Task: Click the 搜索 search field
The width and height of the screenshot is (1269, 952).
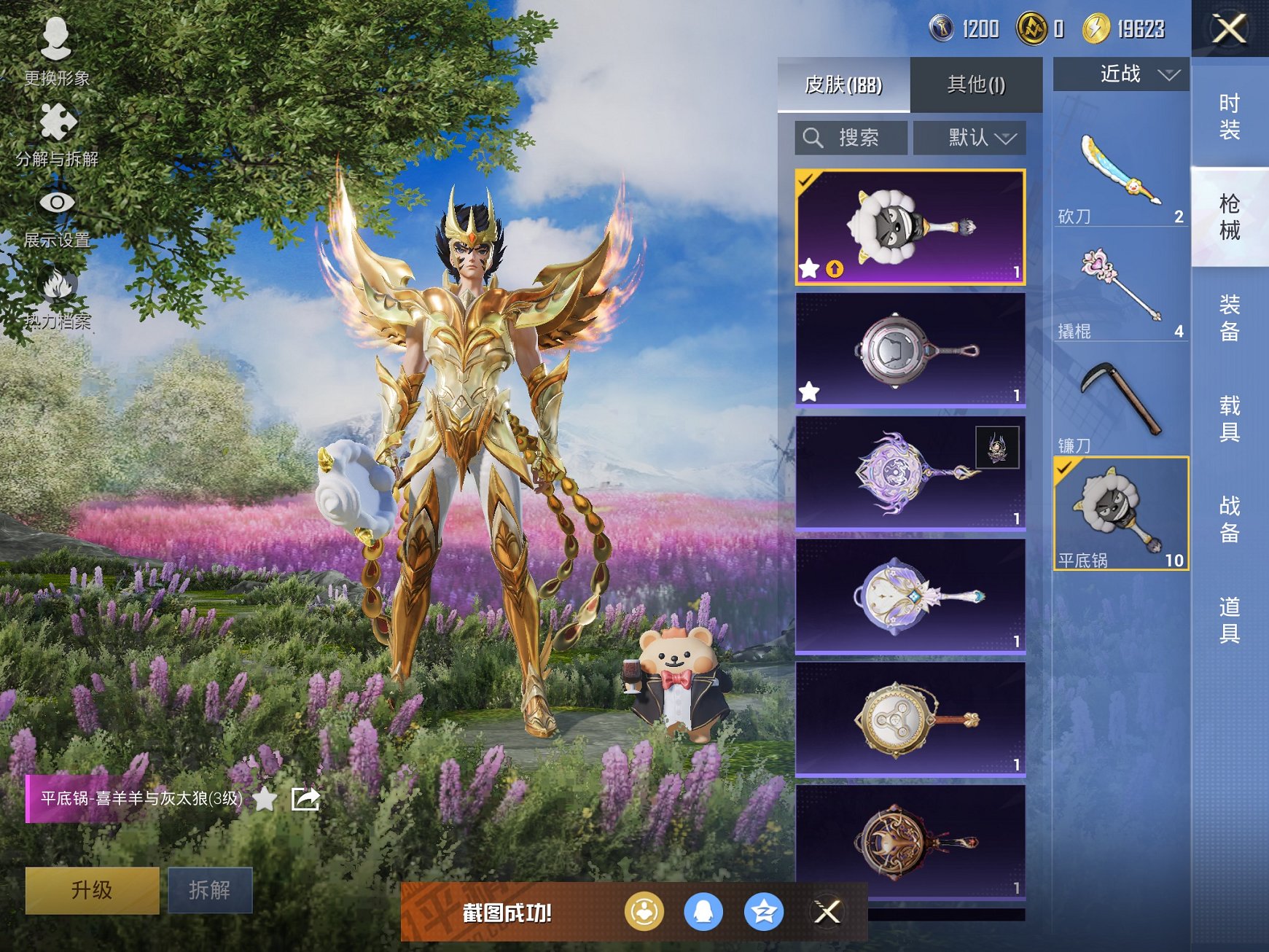Action: click(x=851, y=138)
